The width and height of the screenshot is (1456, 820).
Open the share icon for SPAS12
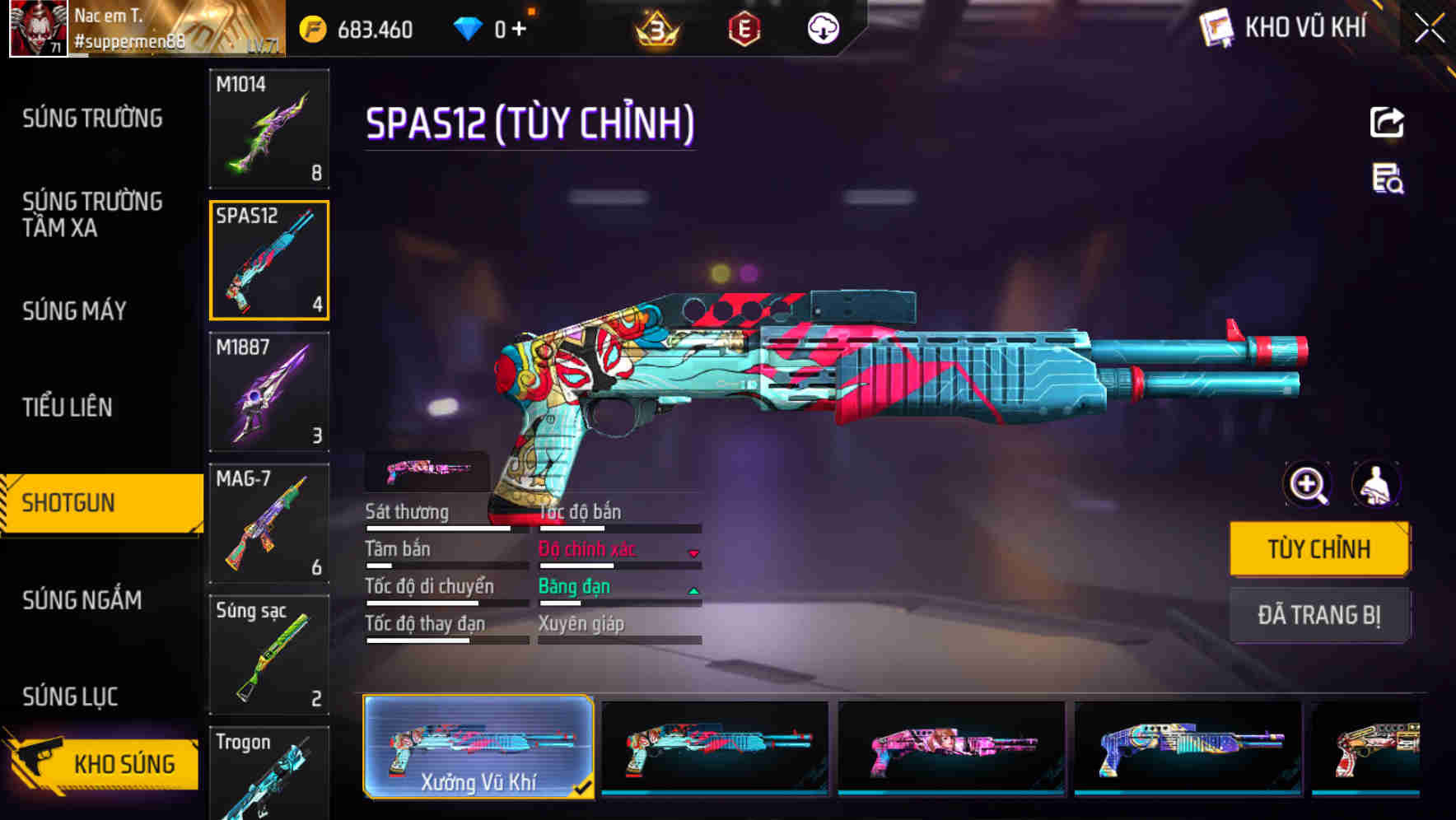click(1386, 122)
